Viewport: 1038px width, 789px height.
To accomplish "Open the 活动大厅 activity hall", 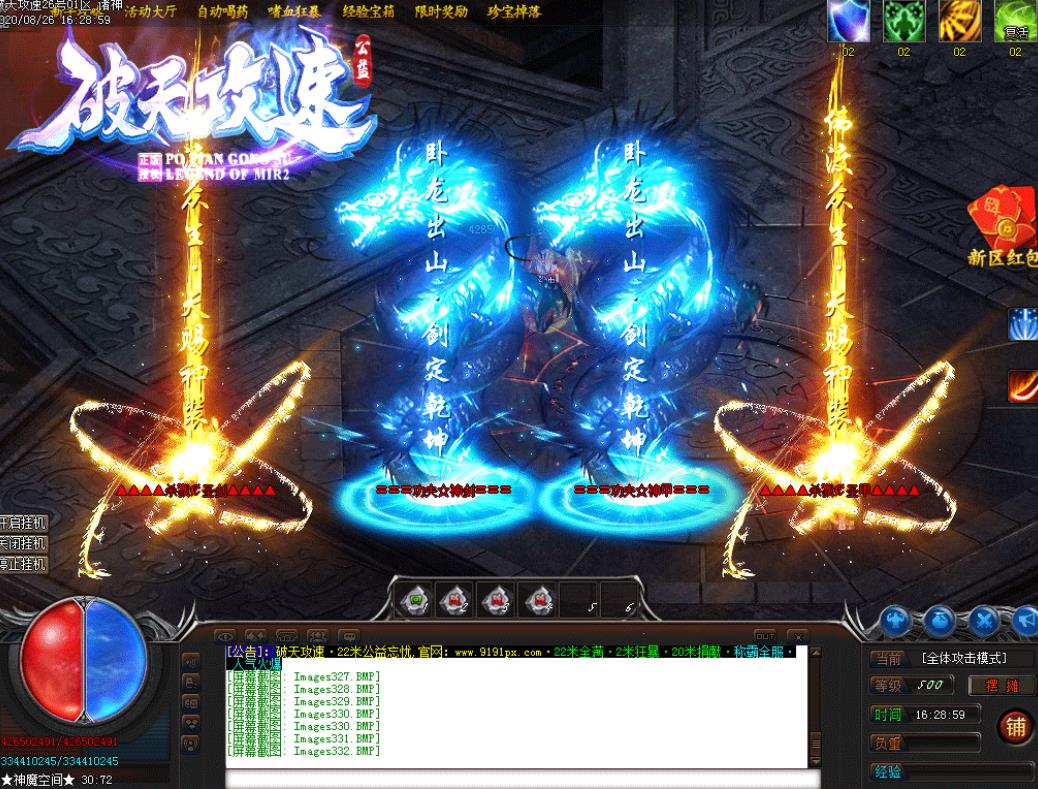I will click(150, 11).
